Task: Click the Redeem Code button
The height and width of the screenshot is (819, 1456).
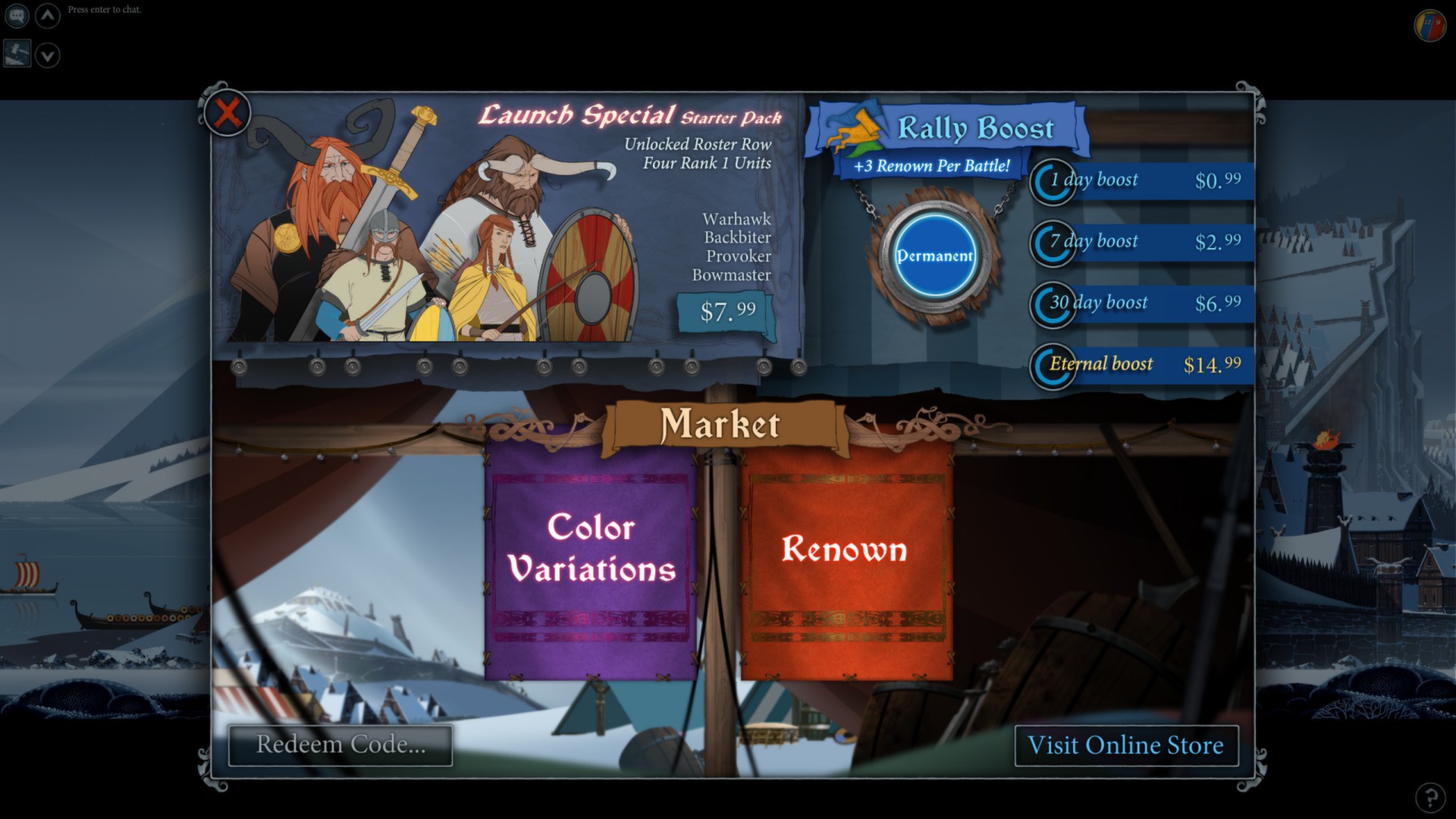Action: (340, 745)
